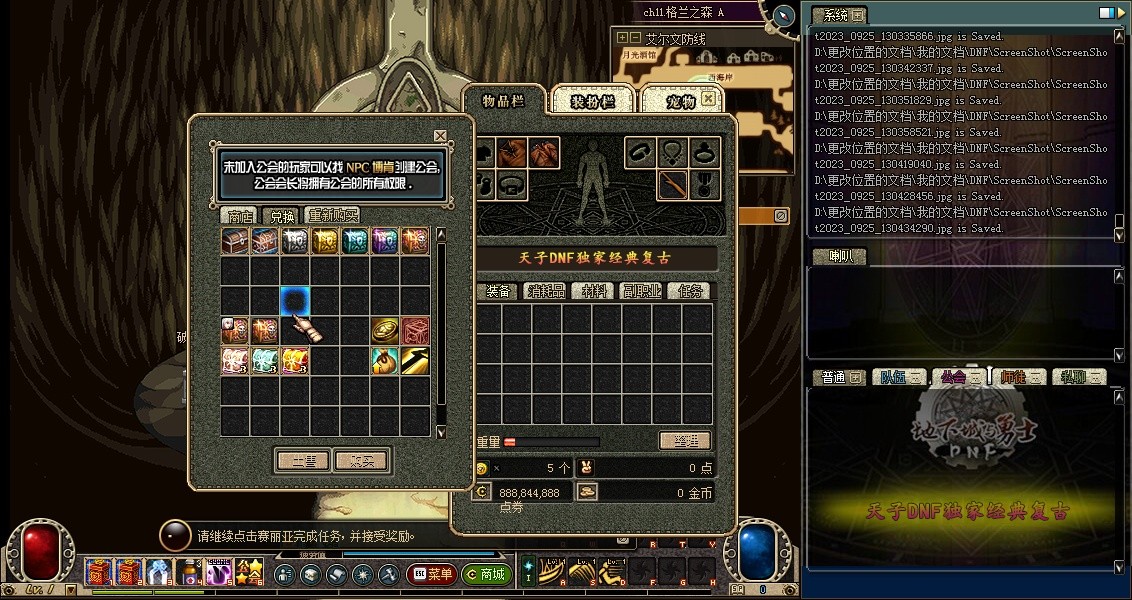Viewport: 1132px width, 600px height.
Task: Select the gold coin item in shop
Action: (x=385, y=331)
